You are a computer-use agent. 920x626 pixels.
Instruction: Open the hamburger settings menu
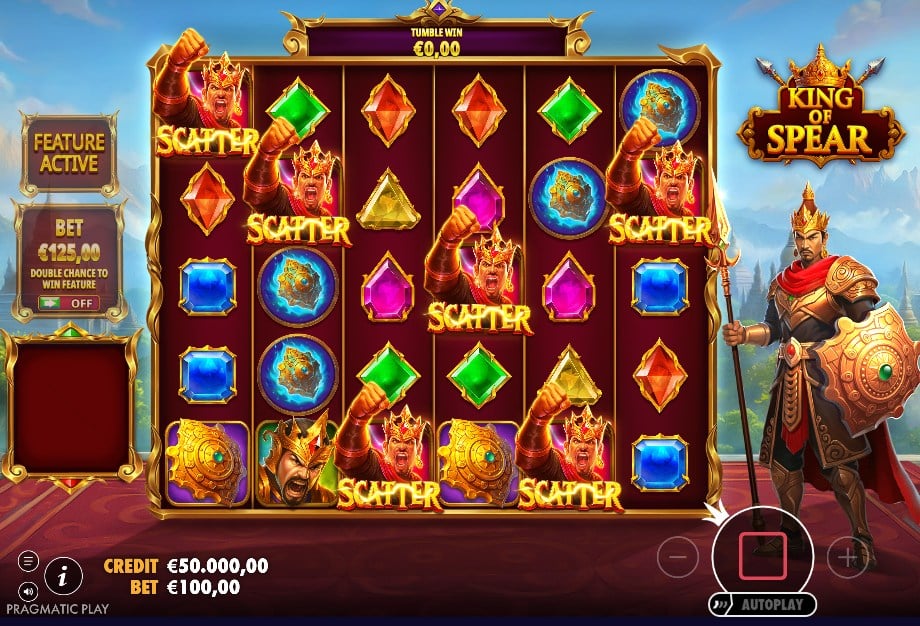(28, 562)
